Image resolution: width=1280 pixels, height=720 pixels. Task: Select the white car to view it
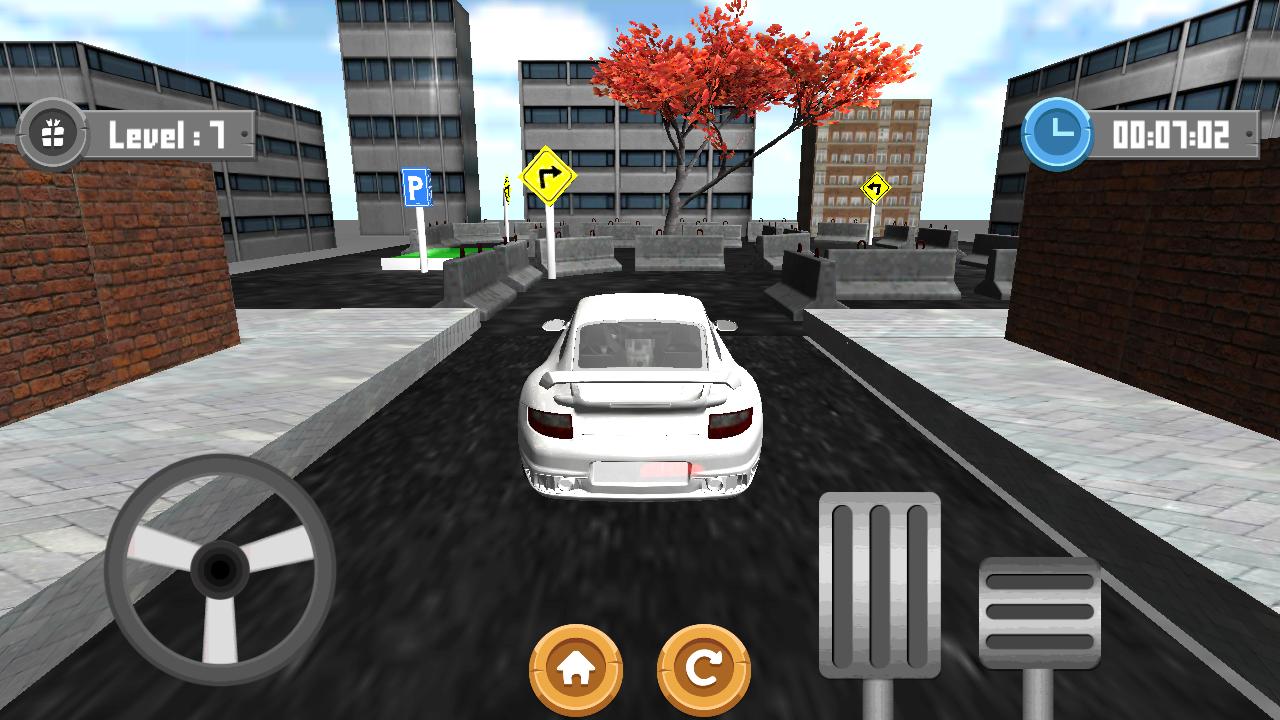(640, 400)
